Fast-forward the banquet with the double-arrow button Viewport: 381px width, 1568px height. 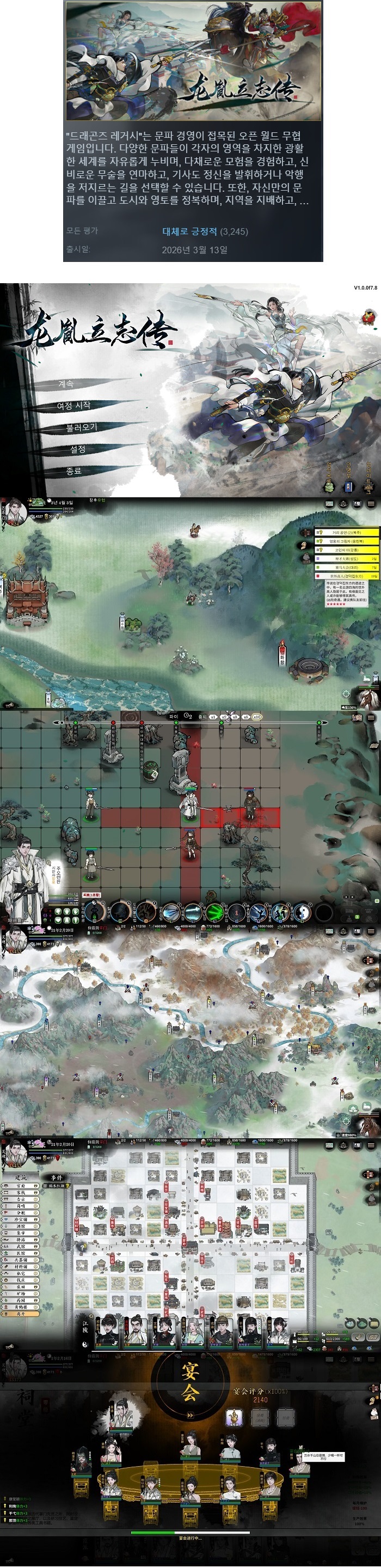[190, 1416]
